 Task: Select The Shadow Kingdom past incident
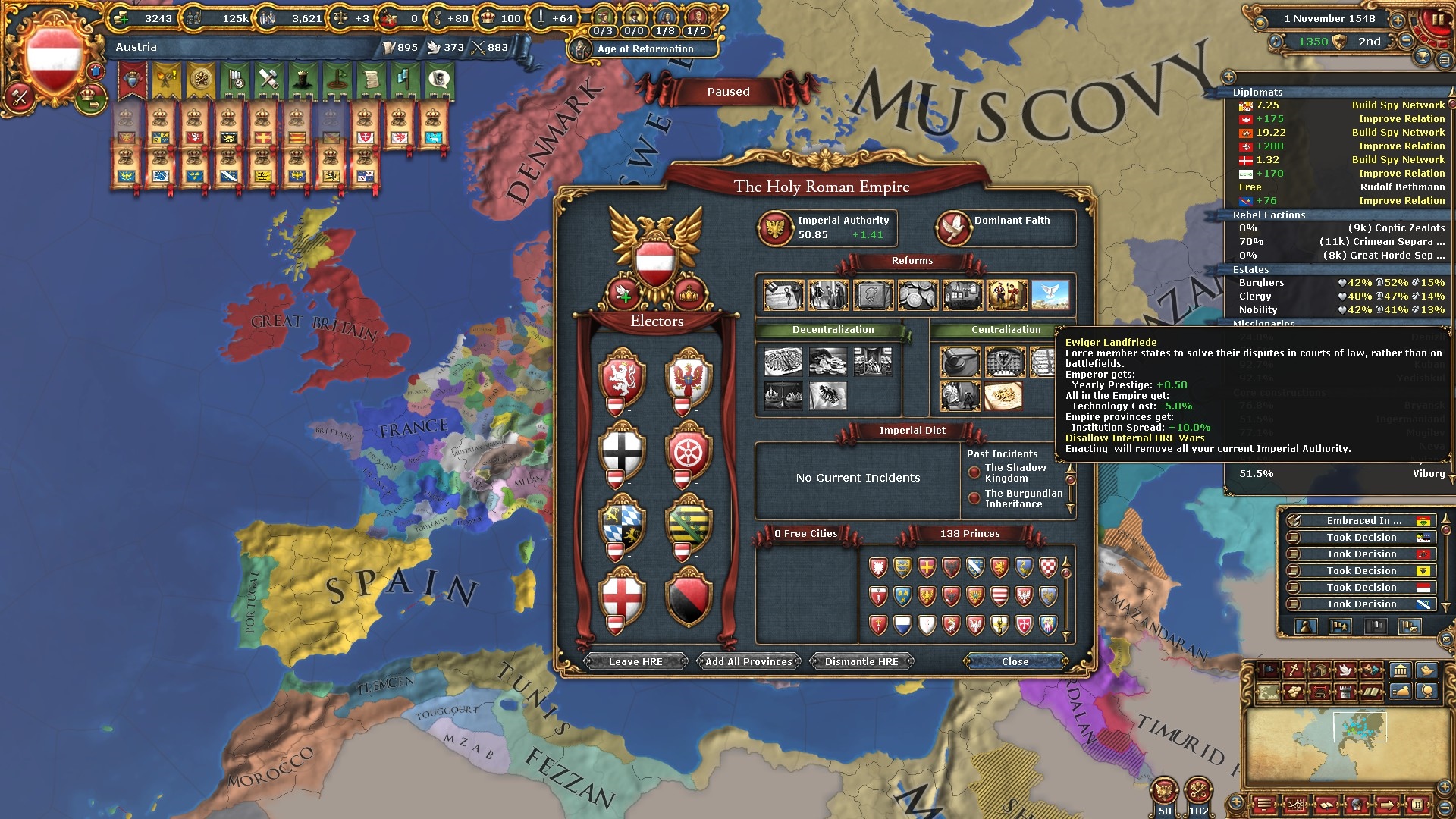pos(1015,473)
